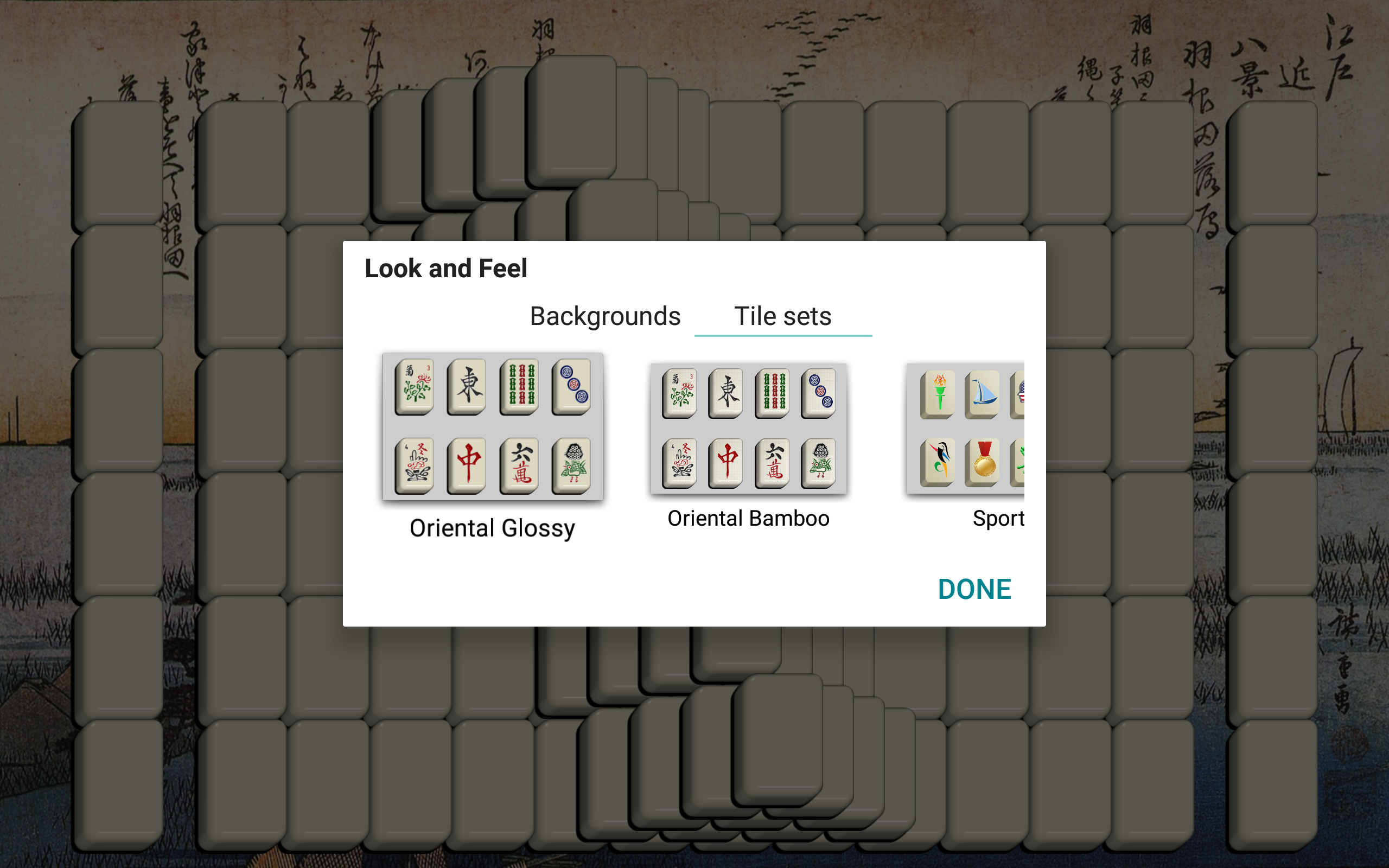
Task: Select the flower tile in Oriental Bamboo preview
Action: (x=680, y=394)
